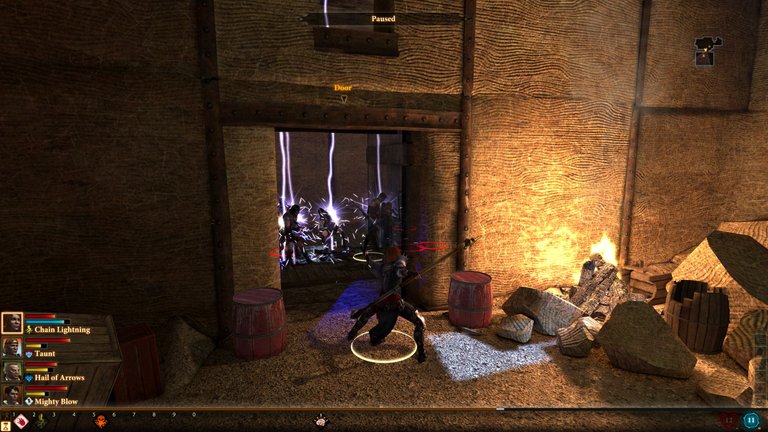Select the party member using Taunt
The image size is (768, 432).
12,347
